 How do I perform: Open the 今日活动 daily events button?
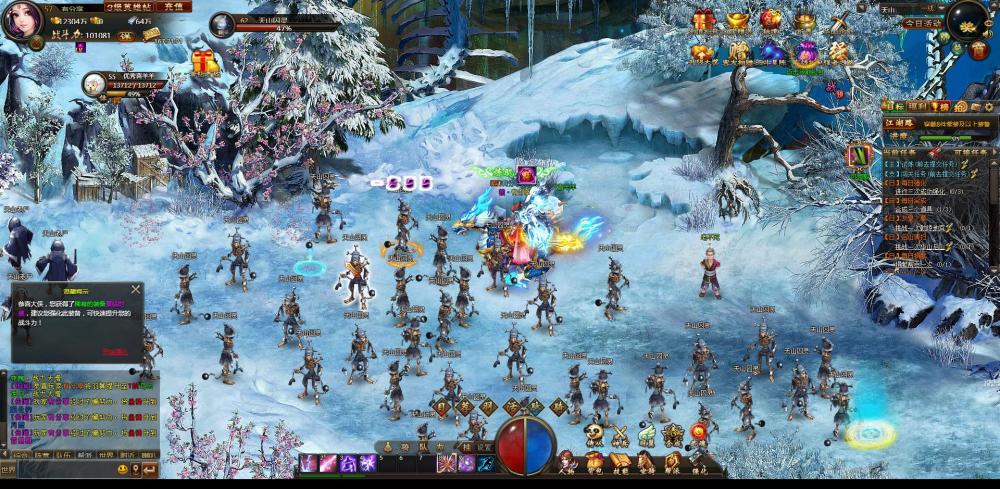point(922,23)
